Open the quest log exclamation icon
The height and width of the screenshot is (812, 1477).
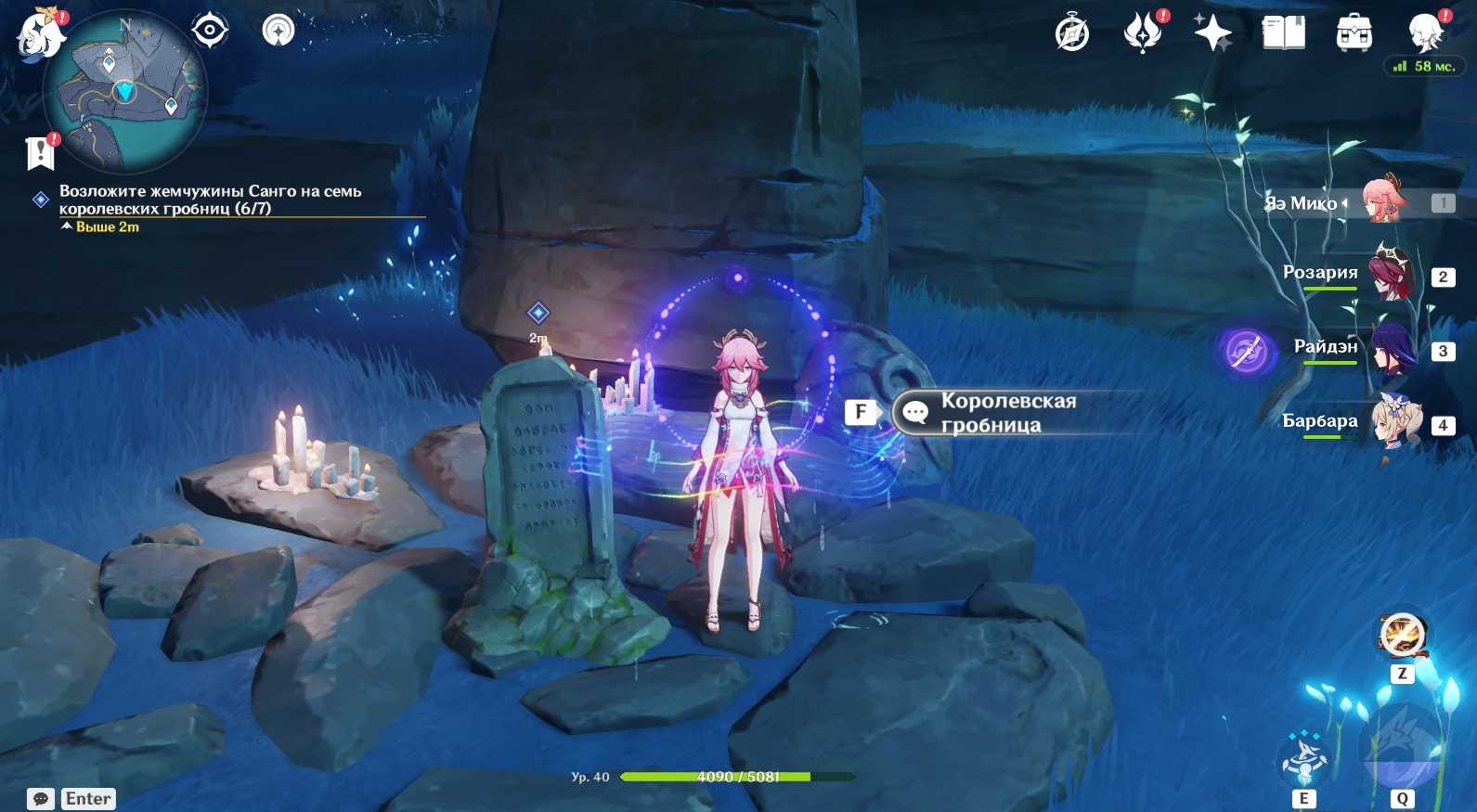pyautogui.click(x=41, y=153)
